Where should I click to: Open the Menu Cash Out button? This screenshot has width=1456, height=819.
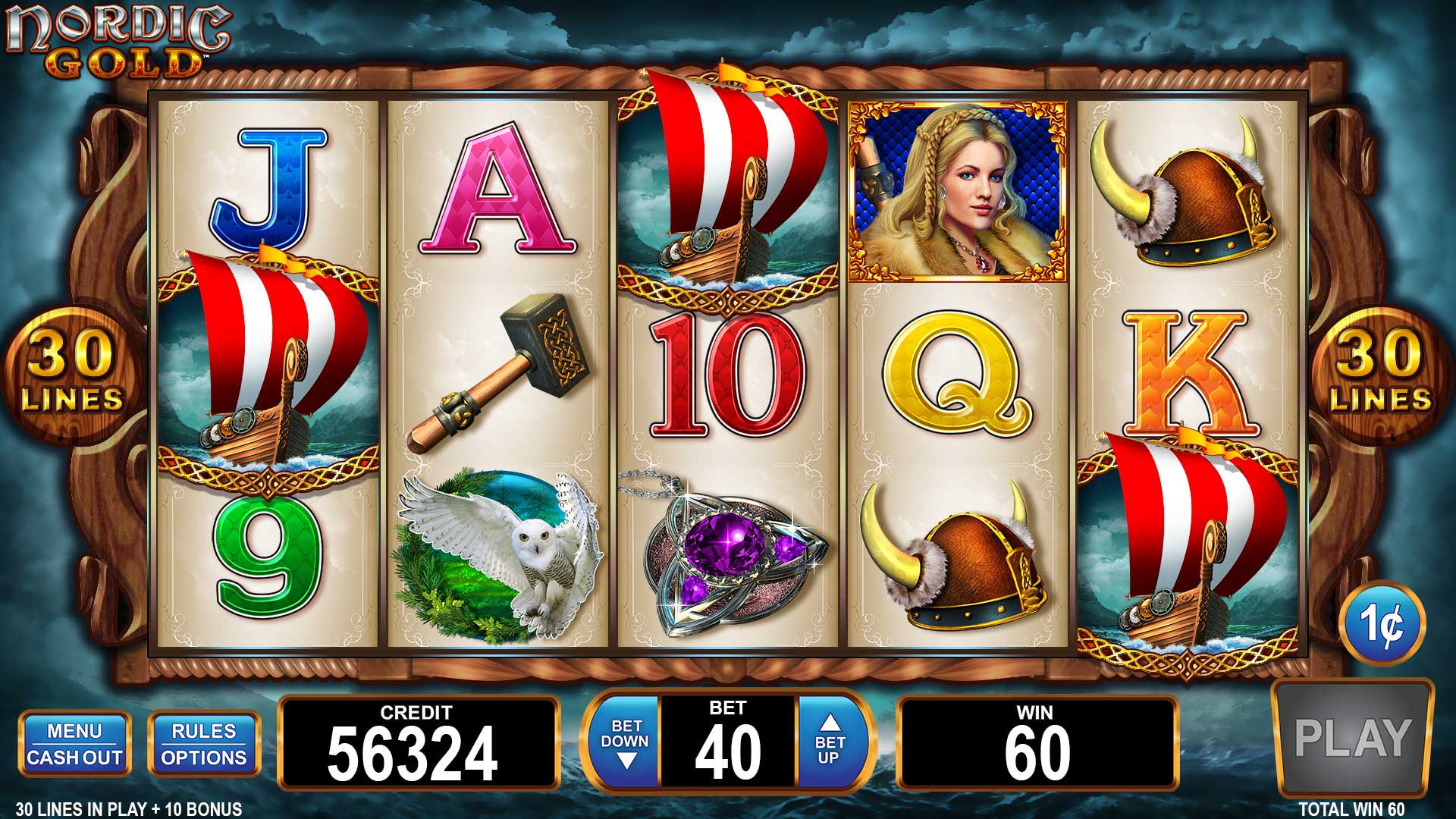tap(74, 744)
